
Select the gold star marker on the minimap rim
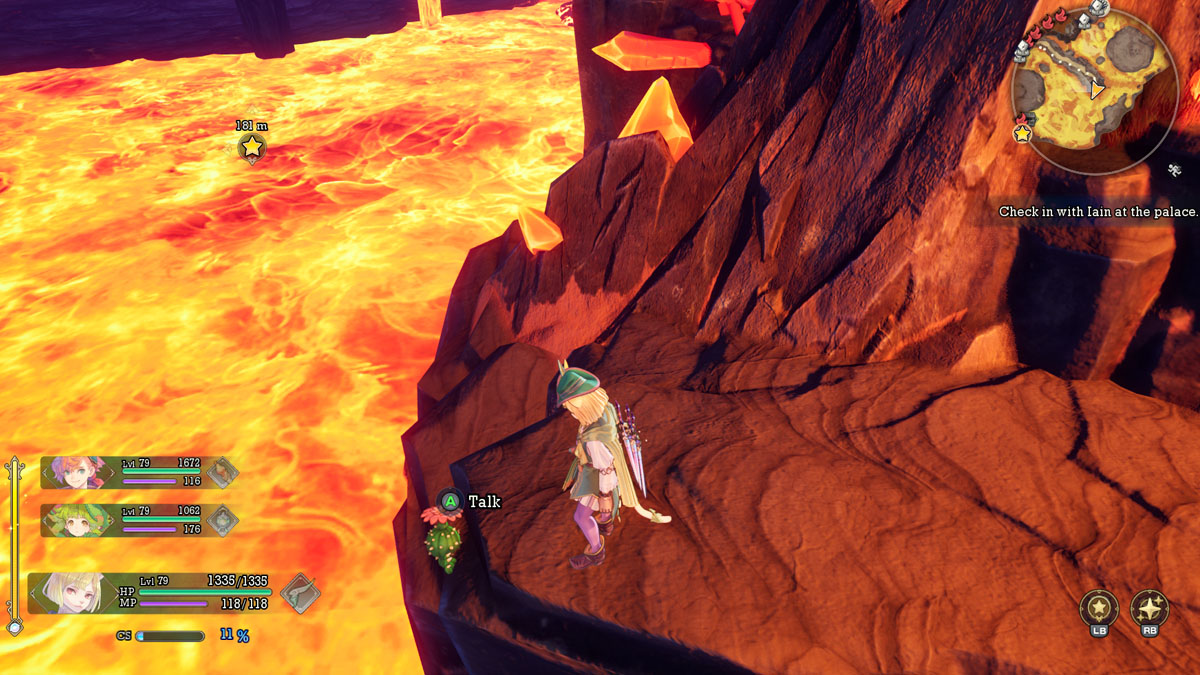pyautogui.click(x=1023, y=133)
